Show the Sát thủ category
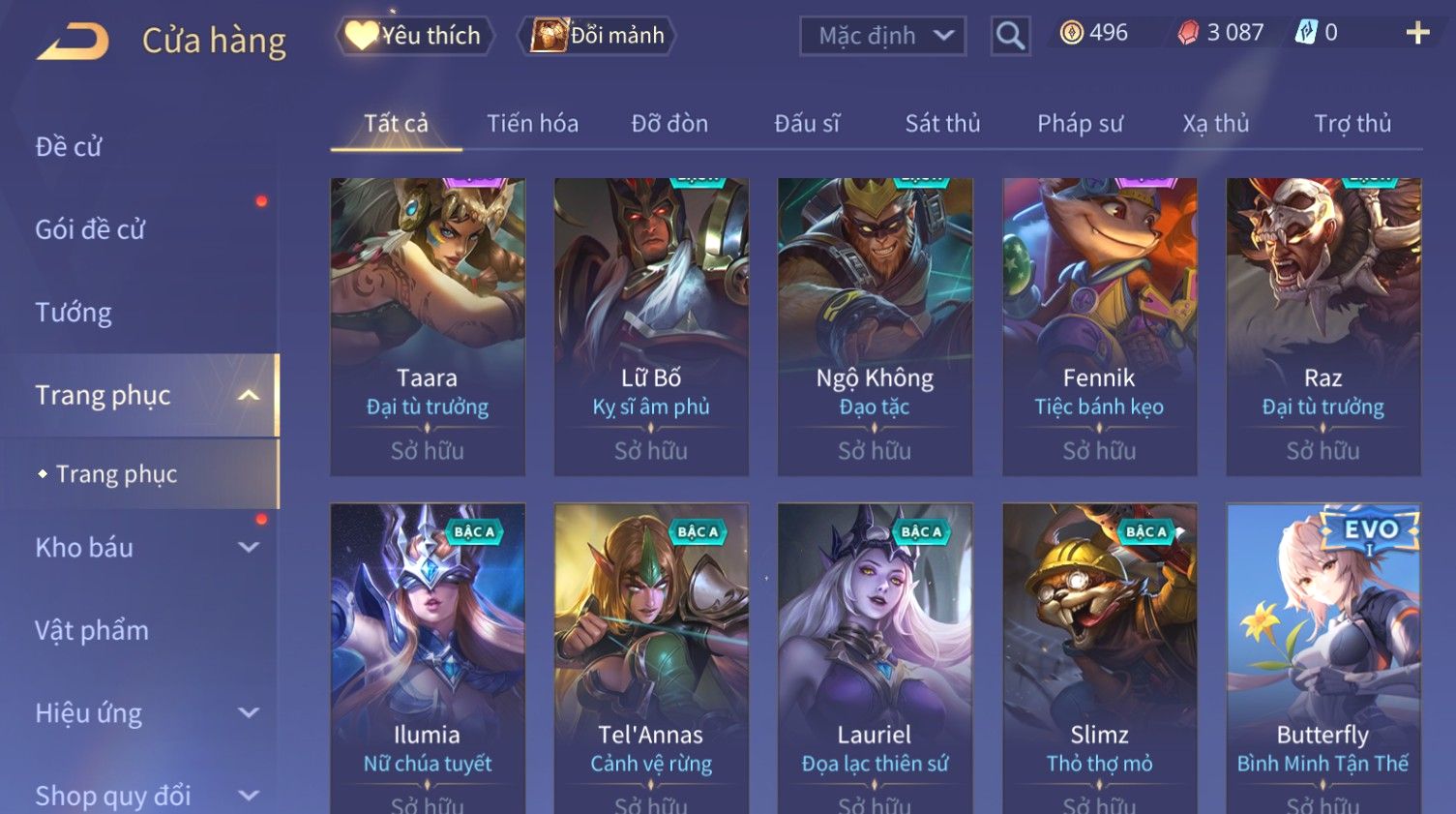1456x814 pixels. click(942, 124)
